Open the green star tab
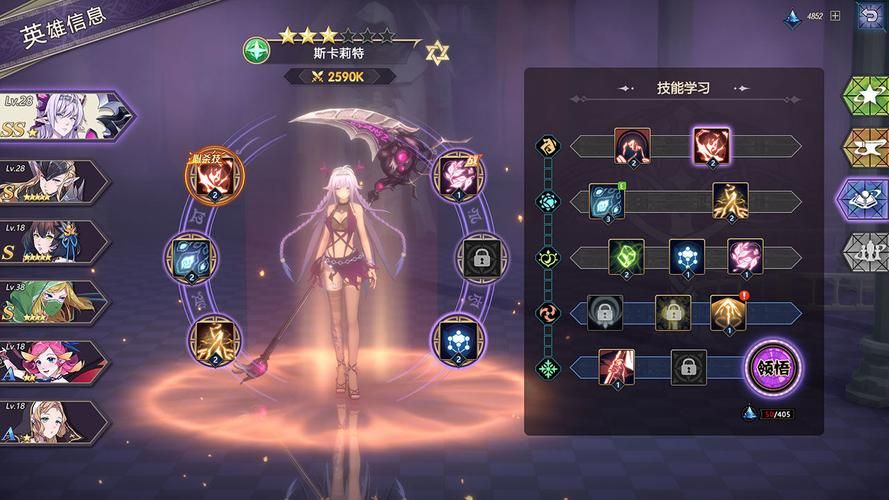Screen dimensions: 889x500 click(x=863, y=95)
